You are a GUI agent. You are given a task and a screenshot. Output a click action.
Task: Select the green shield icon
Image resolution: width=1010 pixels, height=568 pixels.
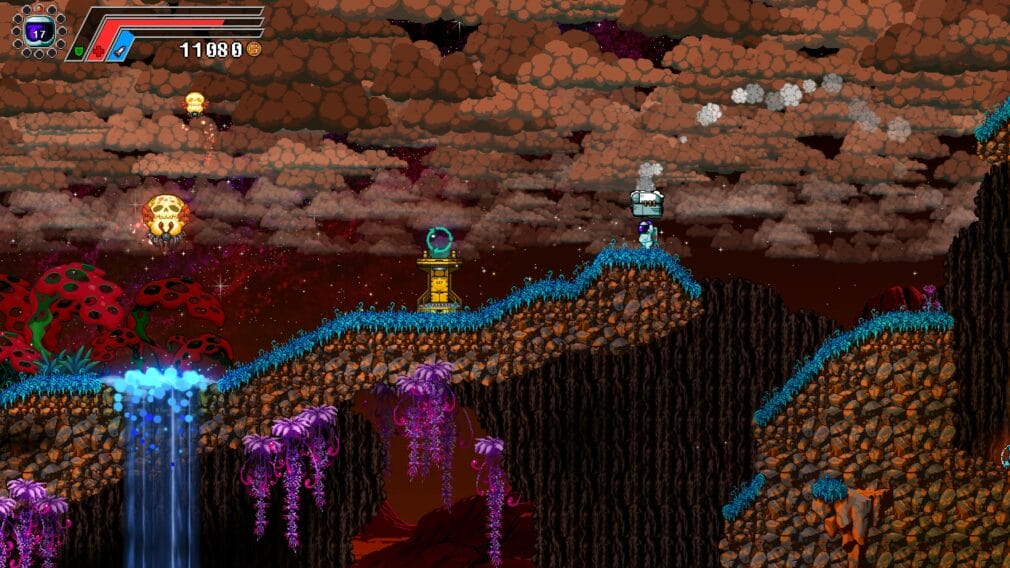pos(76,50)
